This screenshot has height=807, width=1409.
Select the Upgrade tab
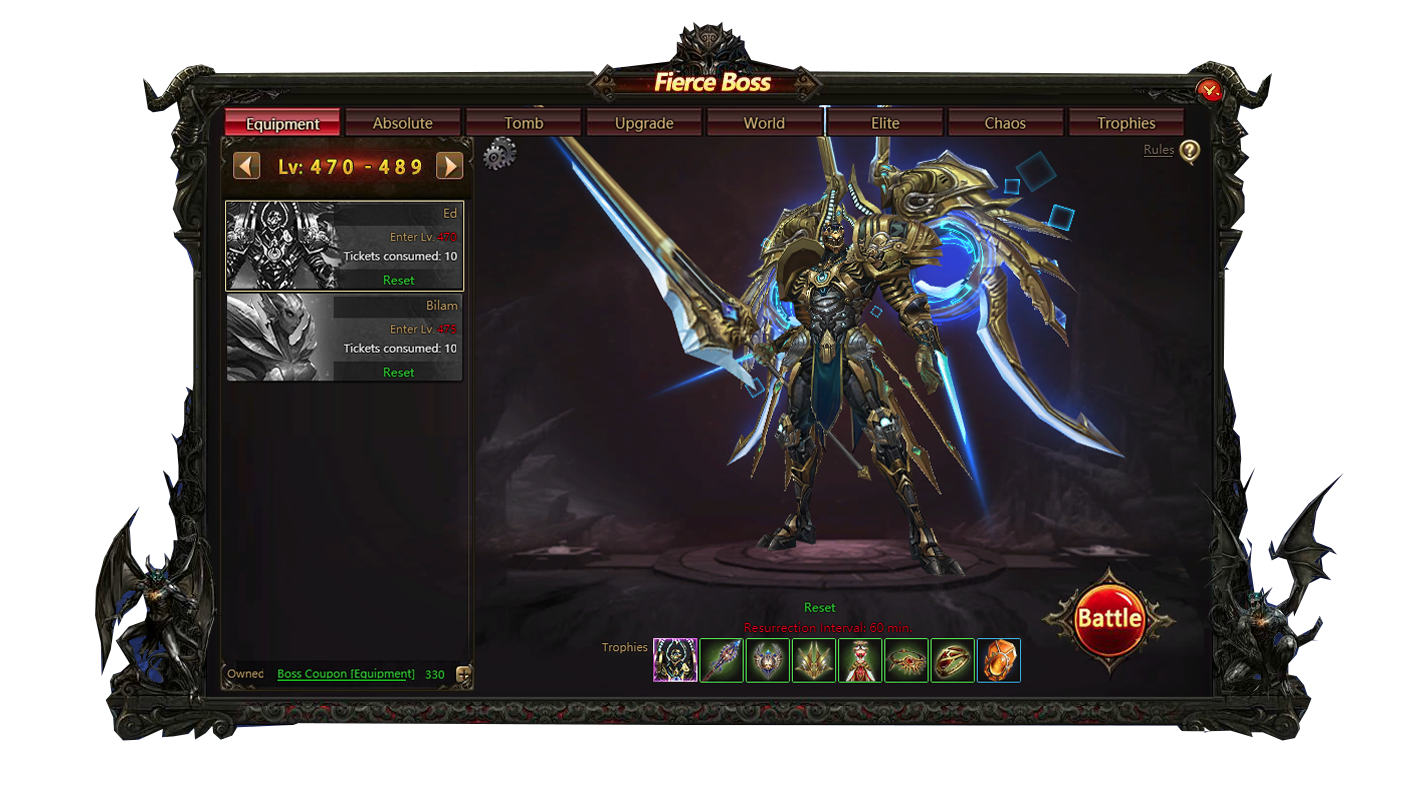(644, 123)
